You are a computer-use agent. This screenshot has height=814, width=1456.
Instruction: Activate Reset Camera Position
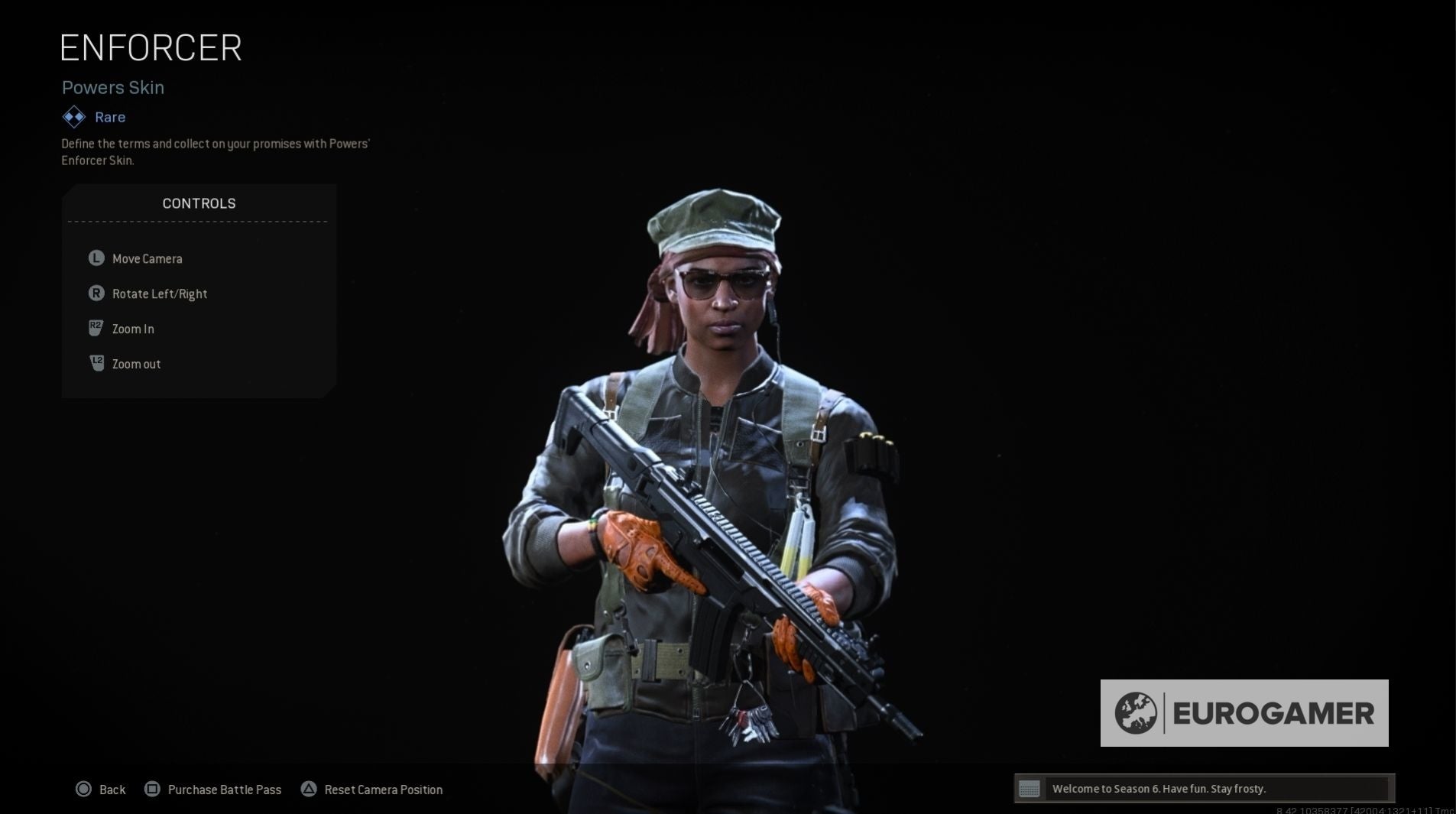pyautogui.click(x=384, y=789)
